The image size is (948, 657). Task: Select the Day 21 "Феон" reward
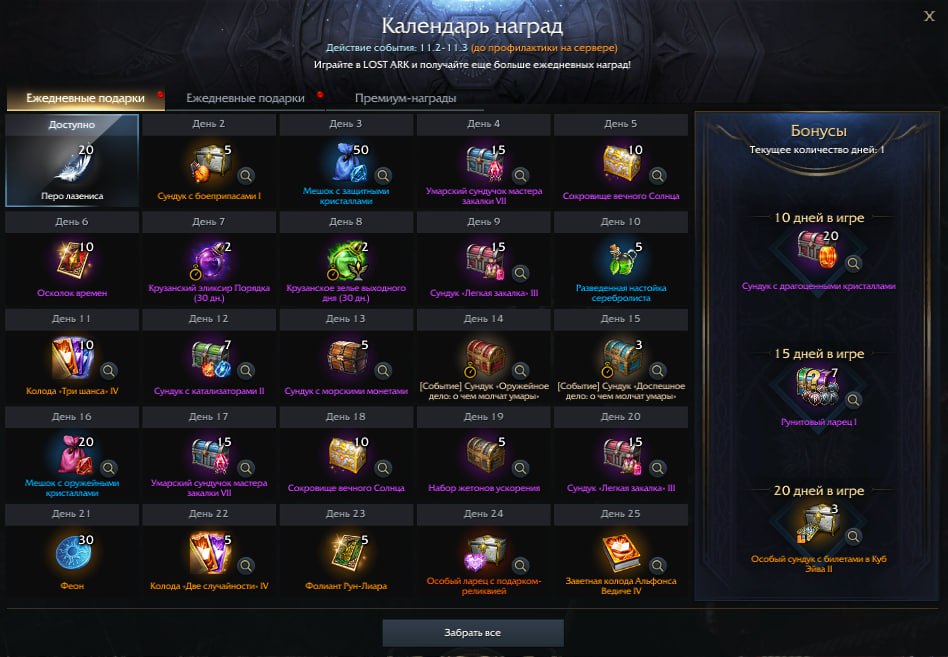coord(72,550)
